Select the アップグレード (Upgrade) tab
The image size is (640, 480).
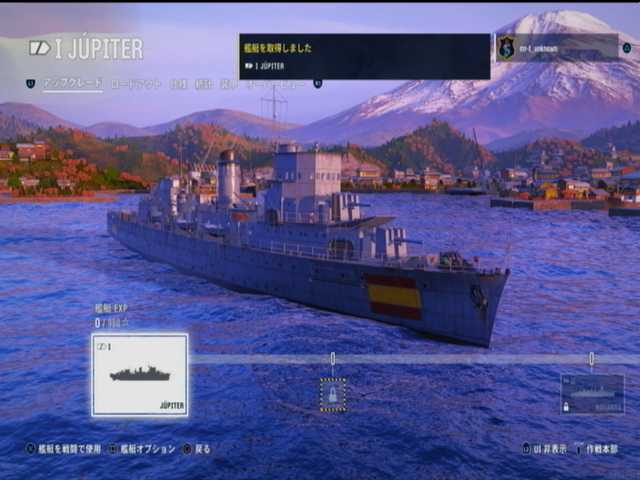click(x=72, y=84)
